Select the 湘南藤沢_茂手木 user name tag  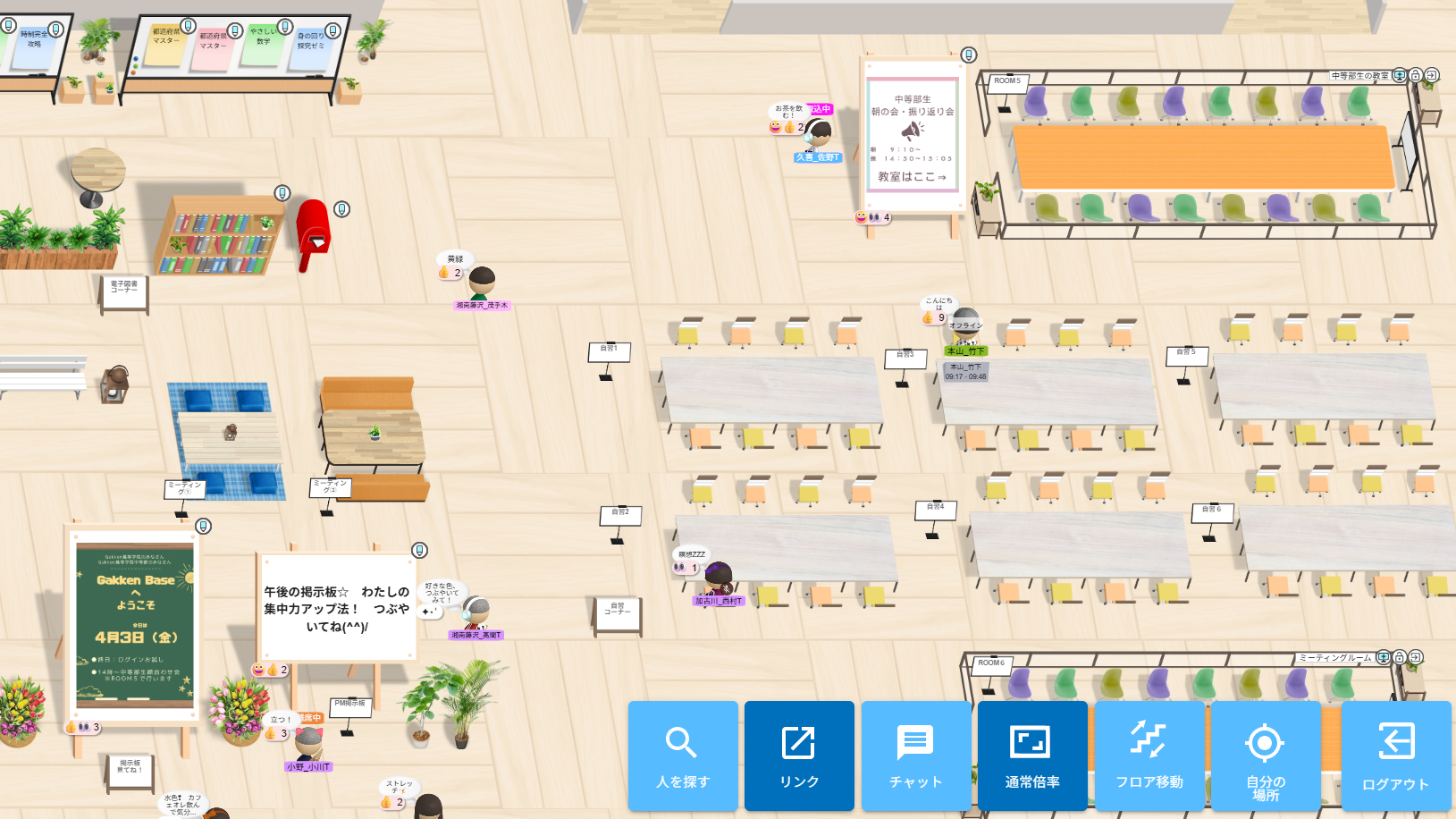tap(482, 306)
